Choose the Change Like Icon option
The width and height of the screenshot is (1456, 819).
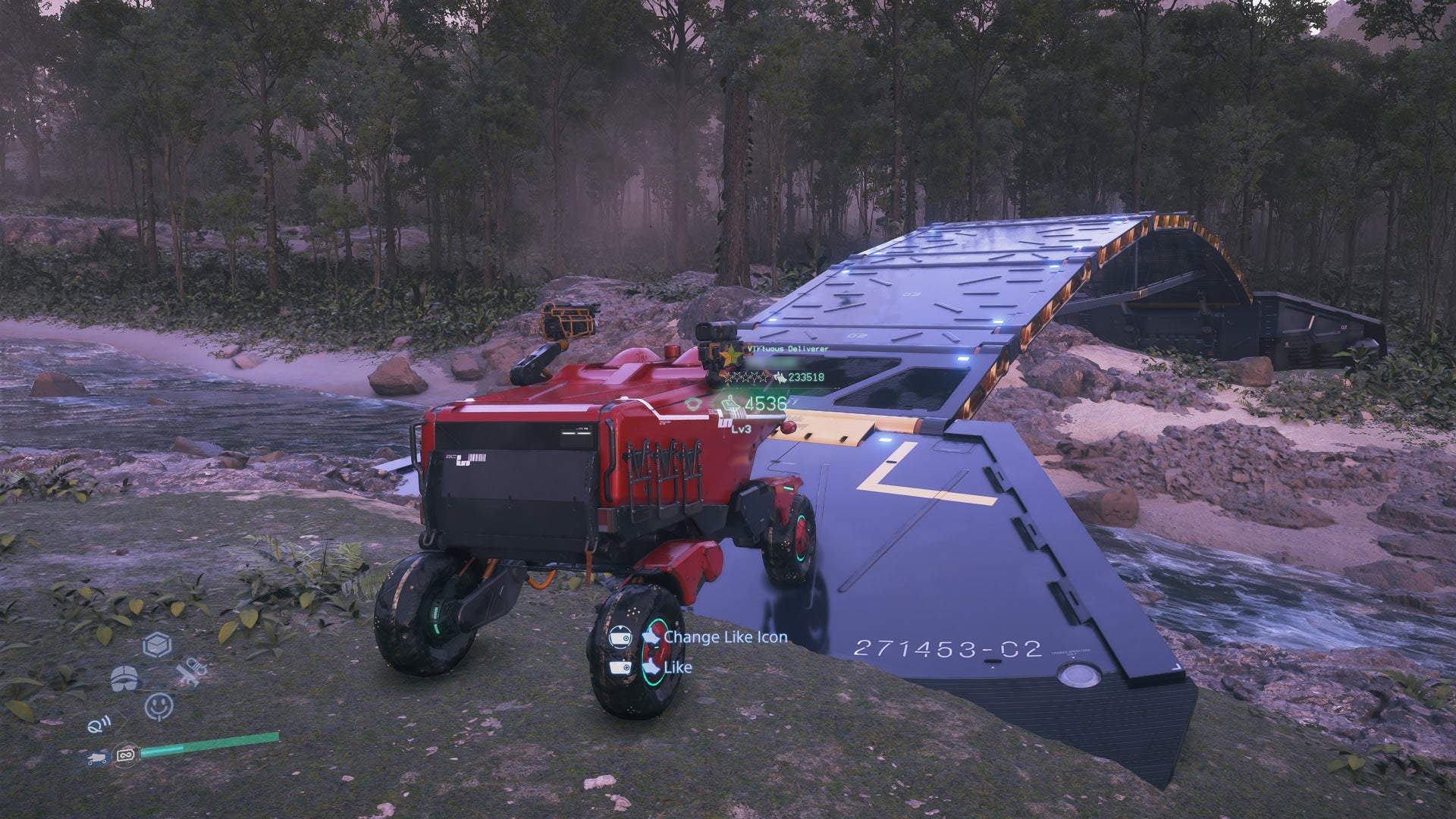click(x=726, y=638)
